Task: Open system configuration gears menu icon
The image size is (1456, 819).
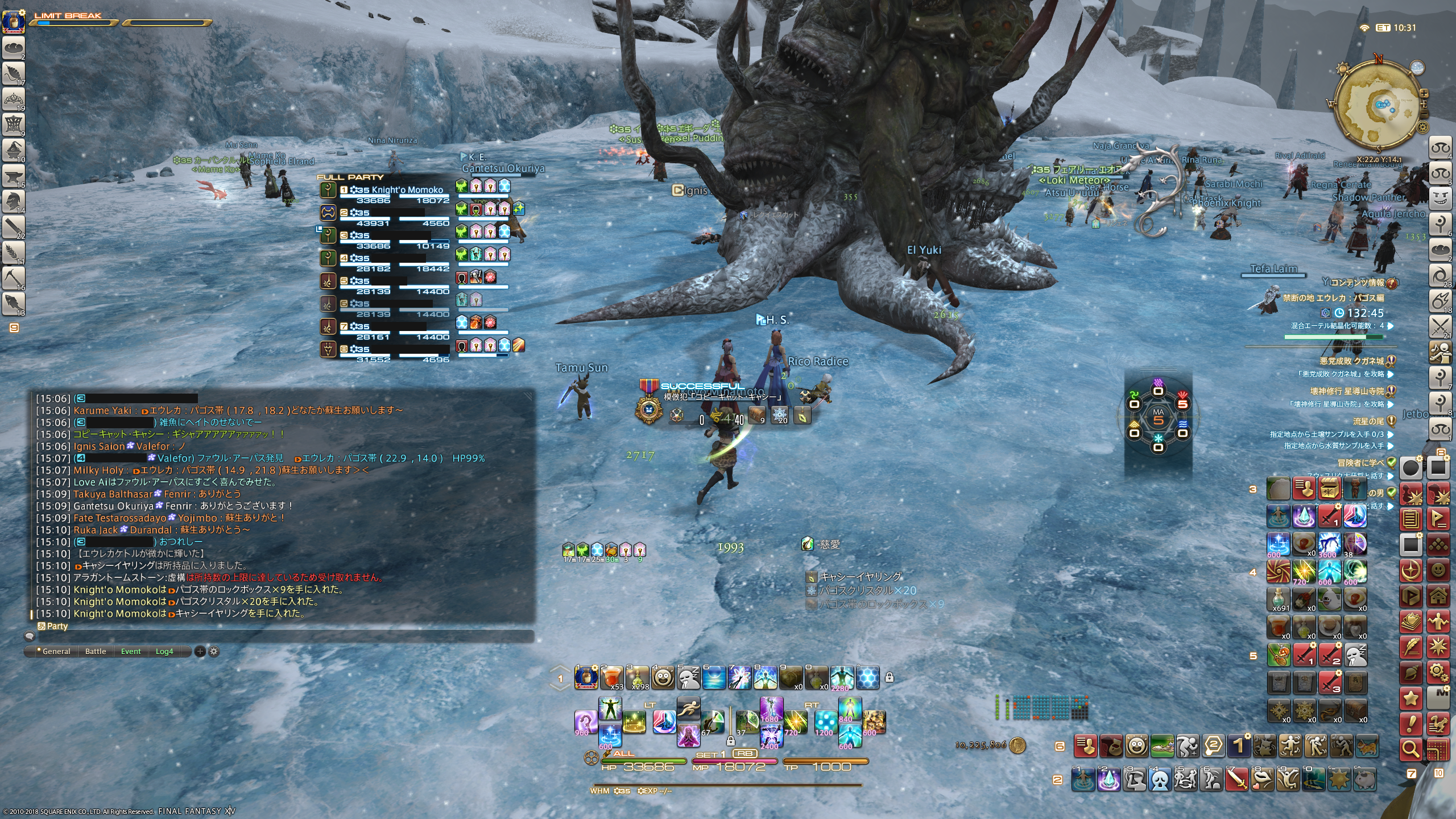Action: (x=1438, y=673)
